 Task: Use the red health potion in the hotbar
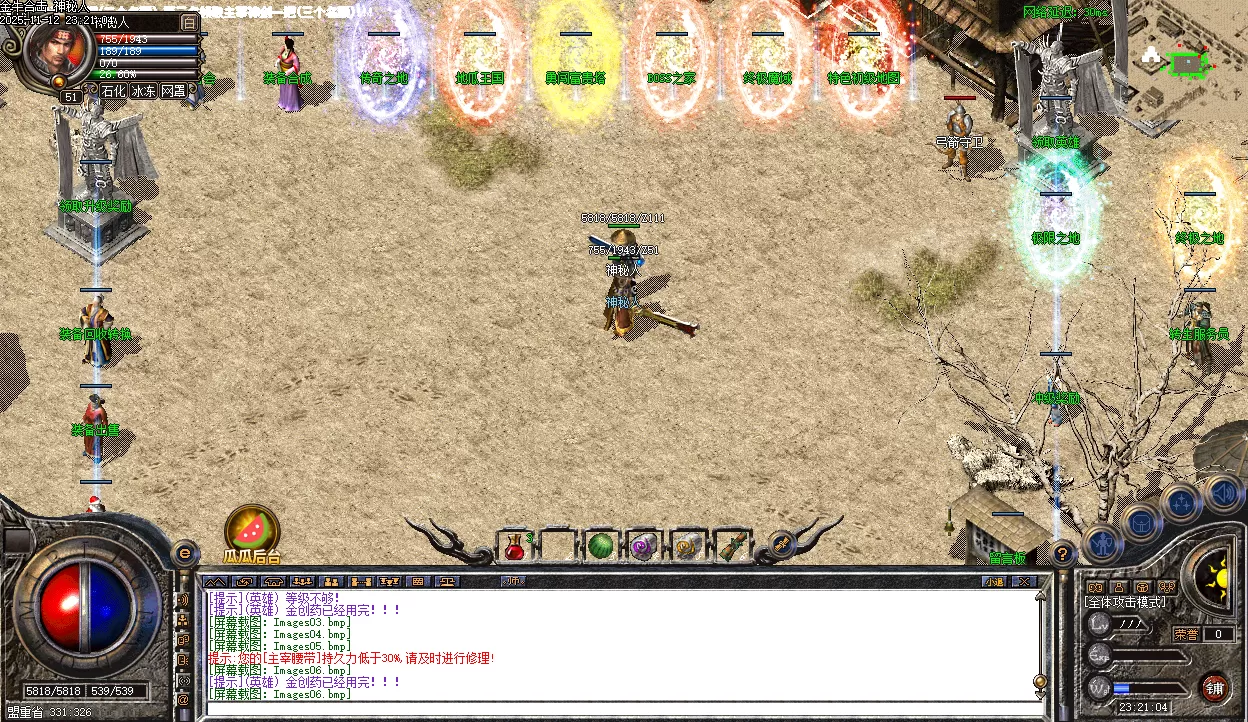(x=514, y=546)
